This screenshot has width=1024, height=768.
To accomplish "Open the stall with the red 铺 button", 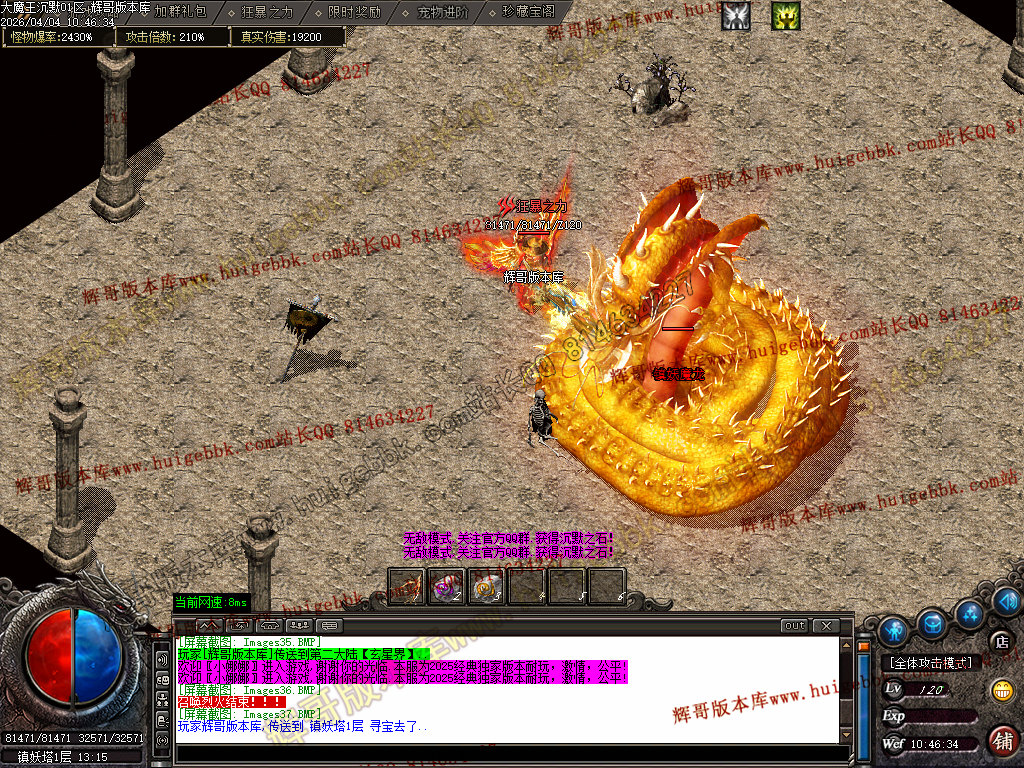I will tap(1001, 740).
